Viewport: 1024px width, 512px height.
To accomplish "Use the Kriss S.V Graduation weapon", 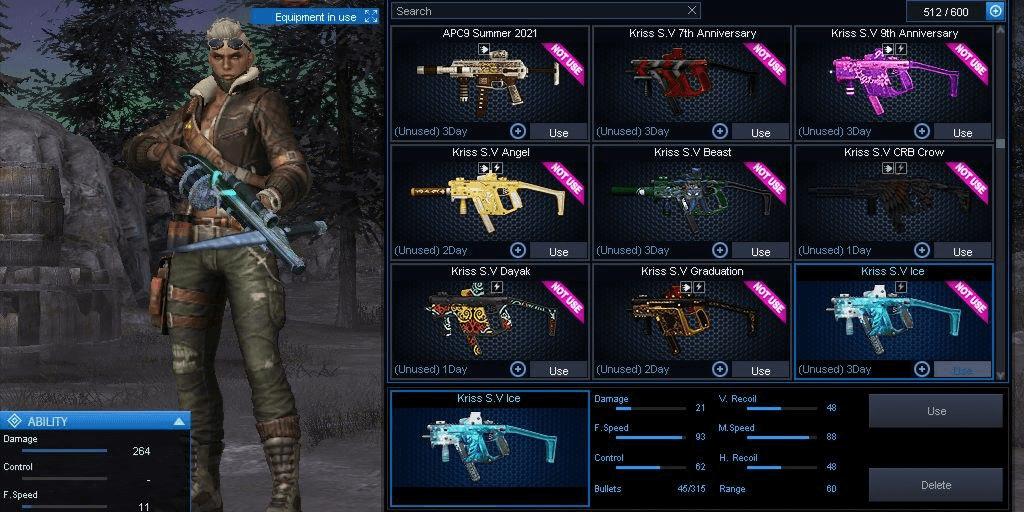I will tap(760, 370).
